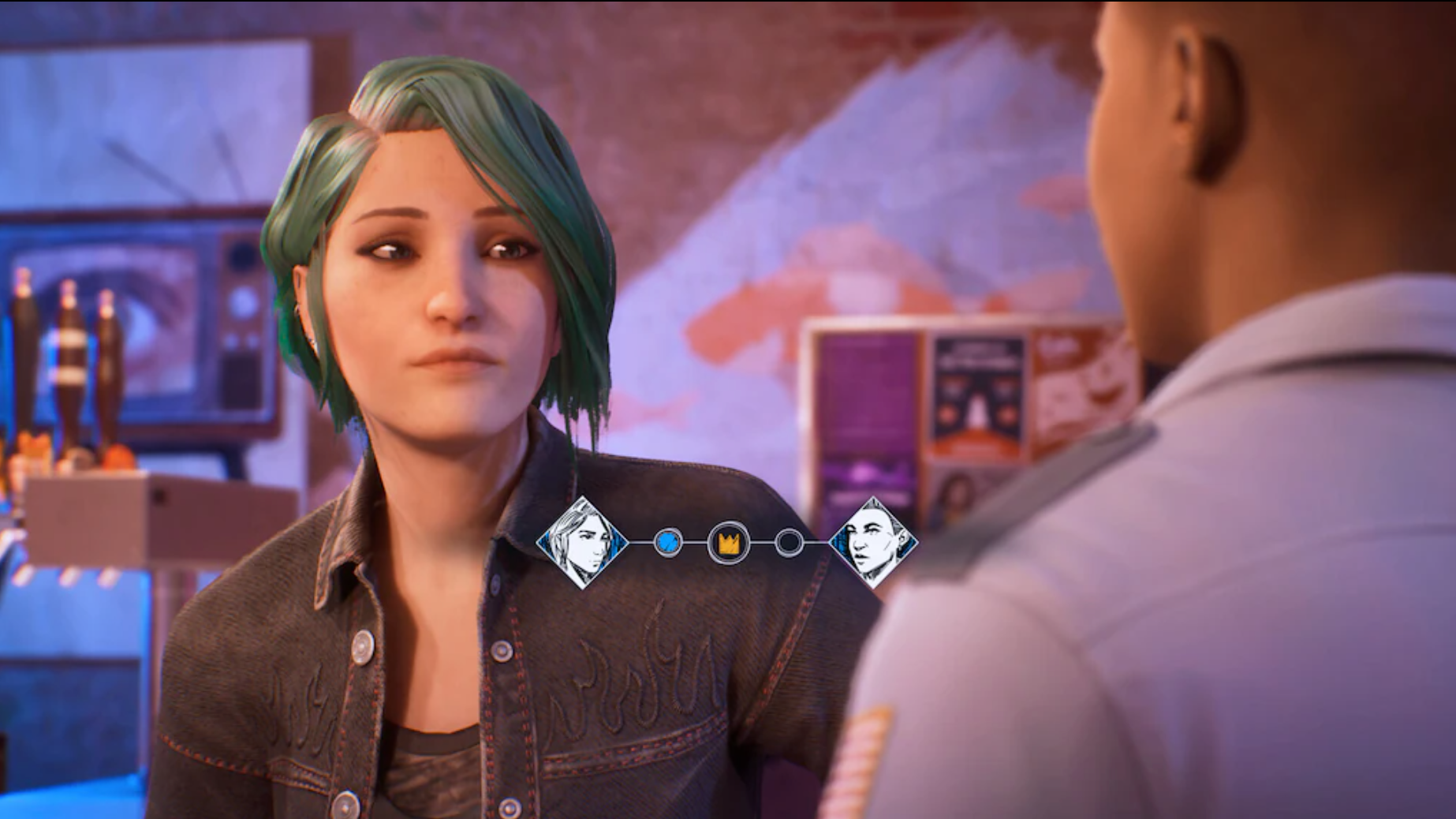The image size is (1456, 819).
Task: Click the vending machine poster
Action: [x=980, y=395]
